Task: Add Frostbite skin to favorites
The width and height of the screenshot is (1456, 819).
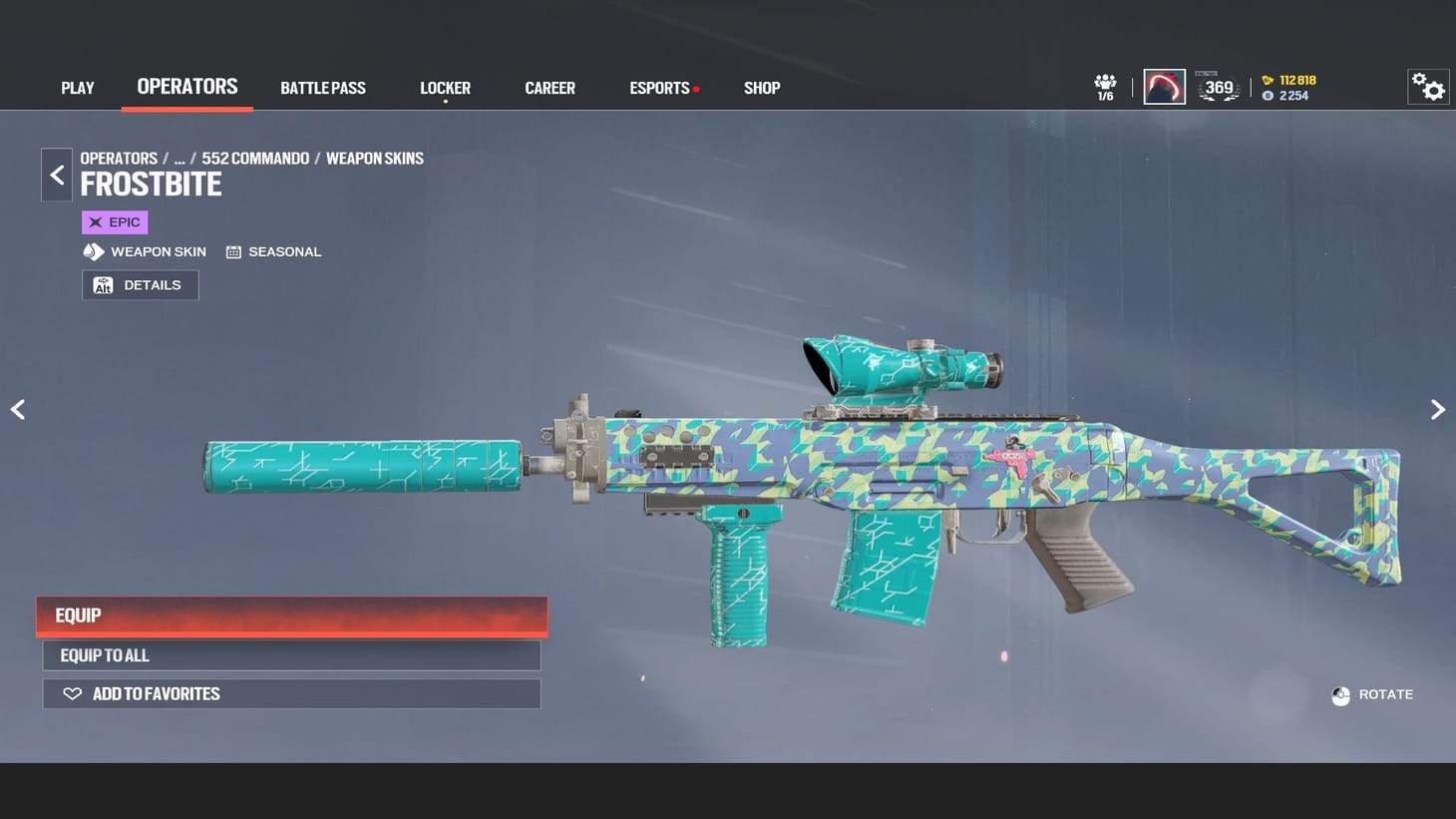Action: [x=291, y=693]
